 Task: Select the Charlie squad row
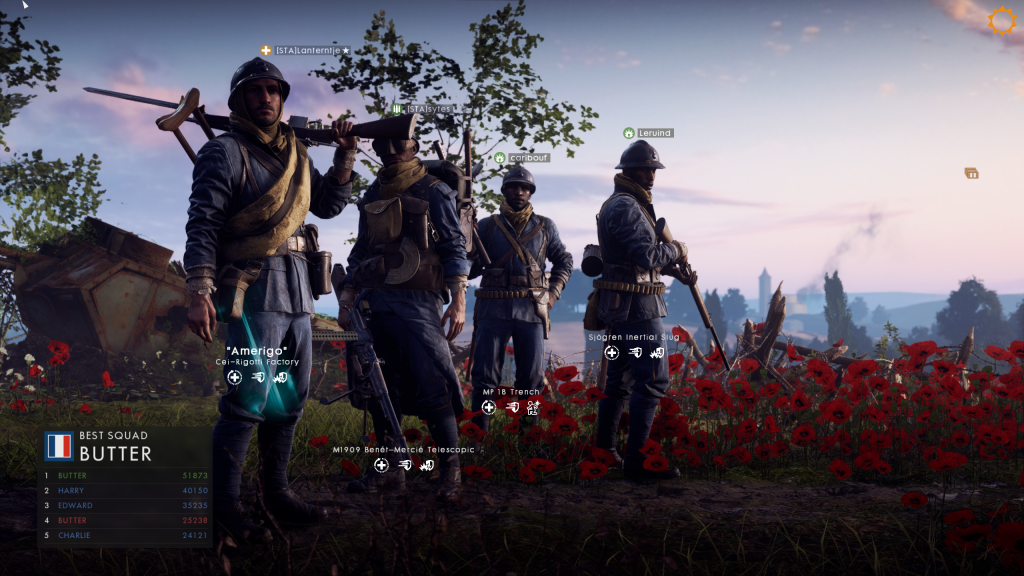(126, 536)
